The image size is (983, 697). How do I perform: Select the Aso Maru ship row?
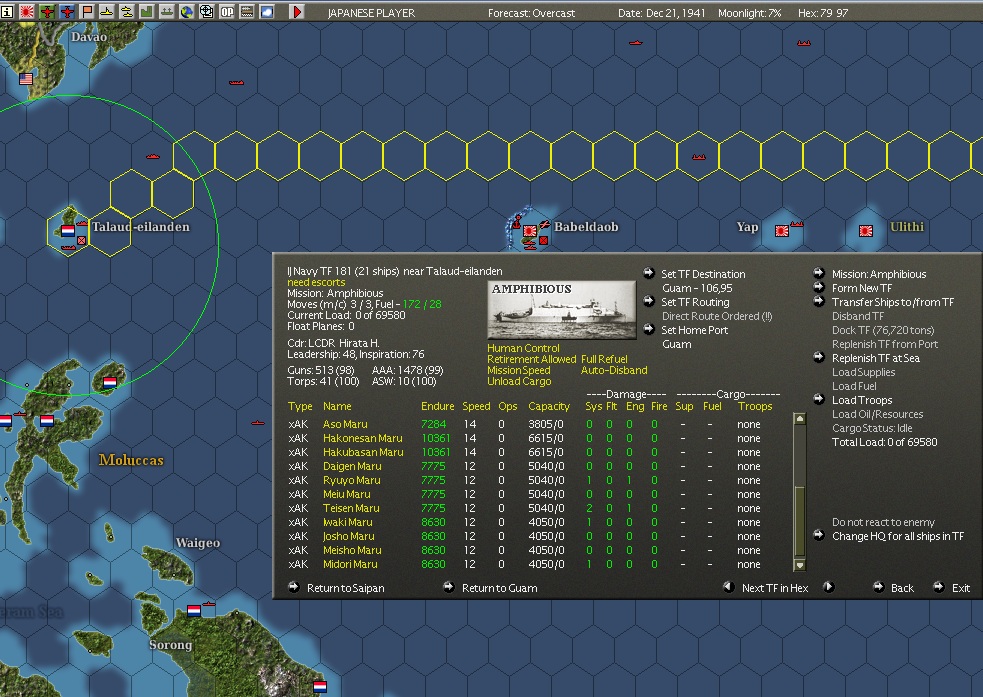345,424
